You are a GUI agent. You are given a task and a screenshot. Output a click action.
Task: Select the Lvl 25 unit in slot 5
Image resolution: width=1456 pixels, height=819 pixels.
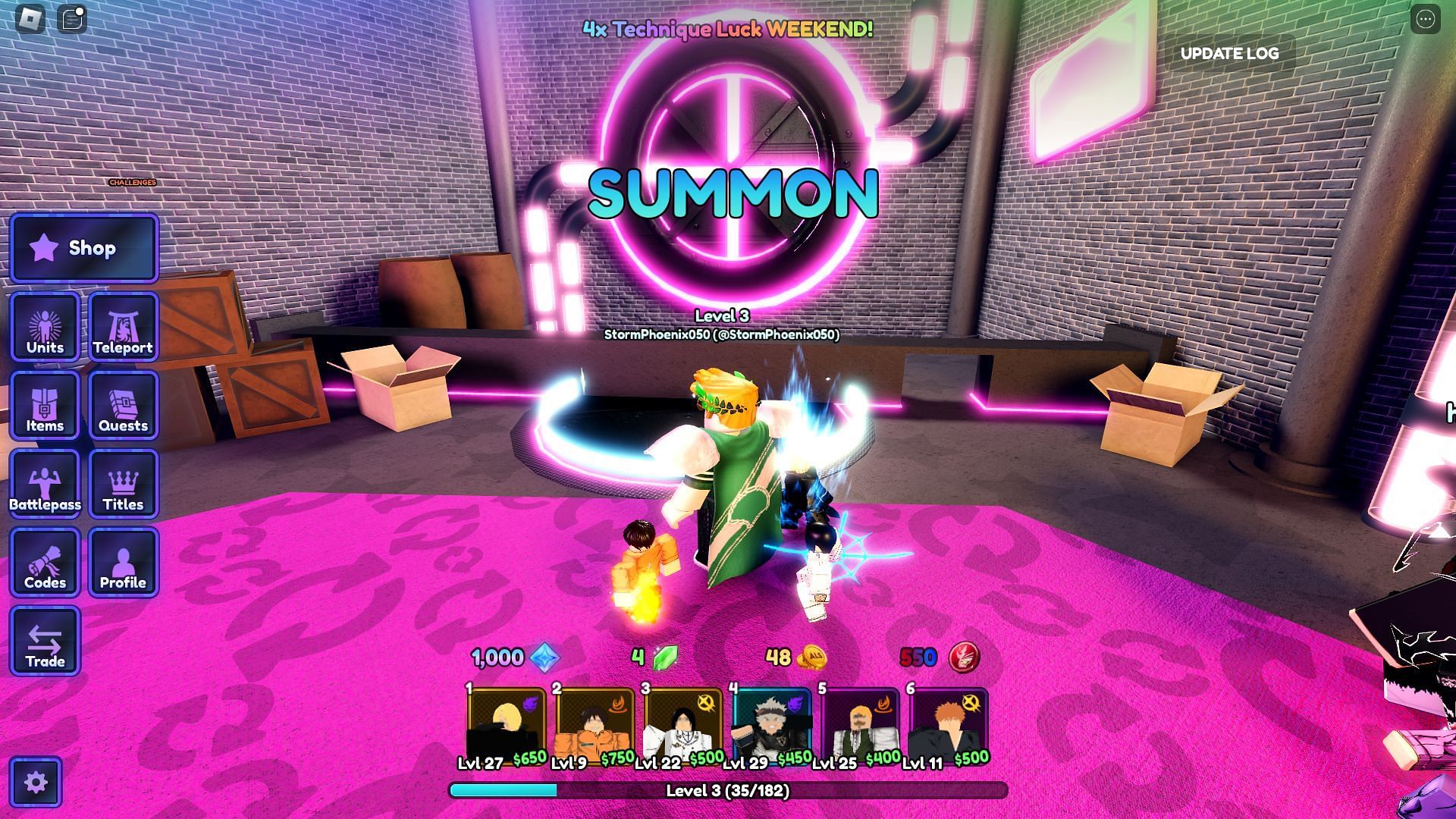click(x=860, y=726)
